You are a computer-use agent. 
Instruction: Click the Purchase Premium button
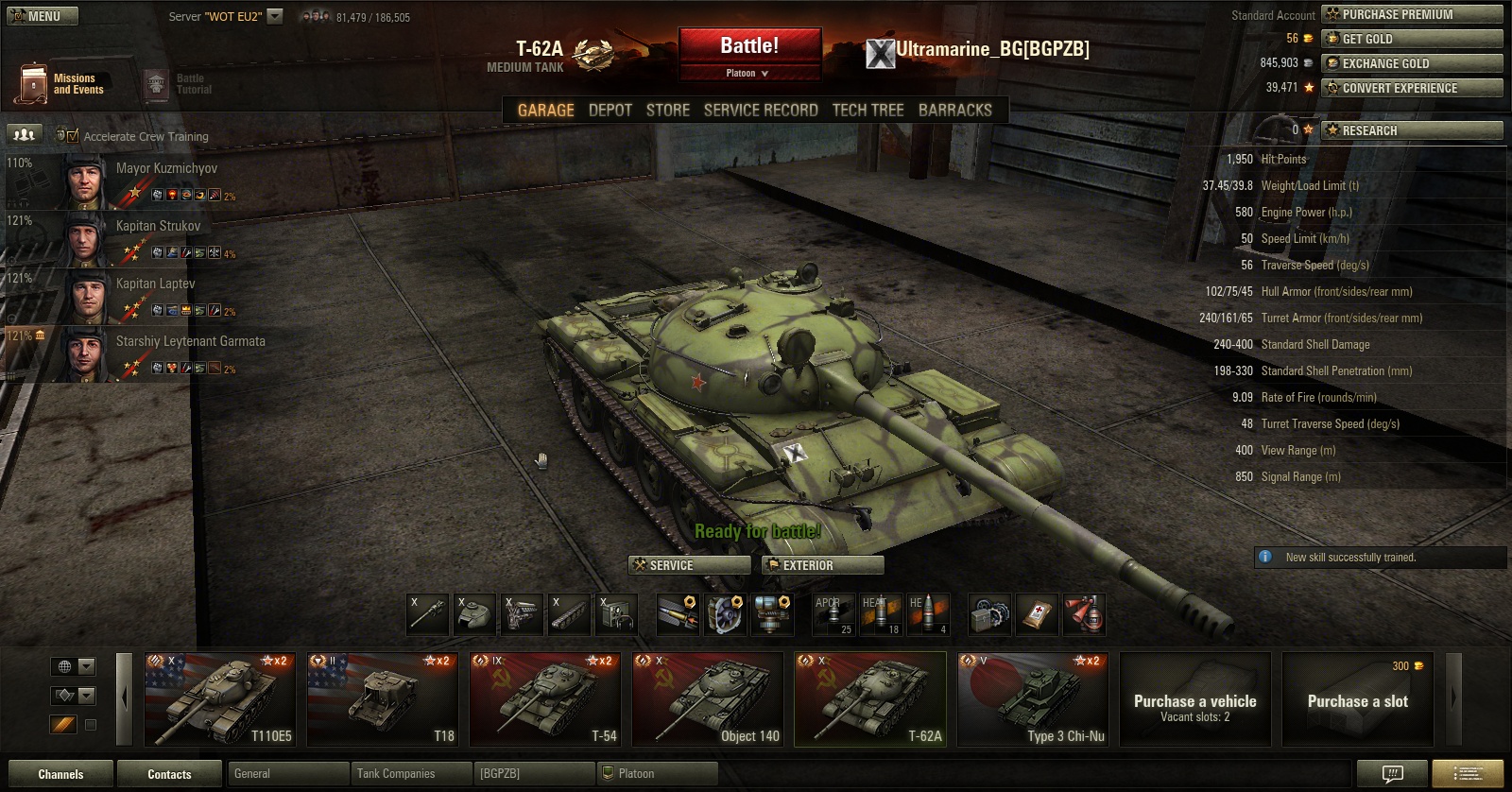click(1412, 14)
